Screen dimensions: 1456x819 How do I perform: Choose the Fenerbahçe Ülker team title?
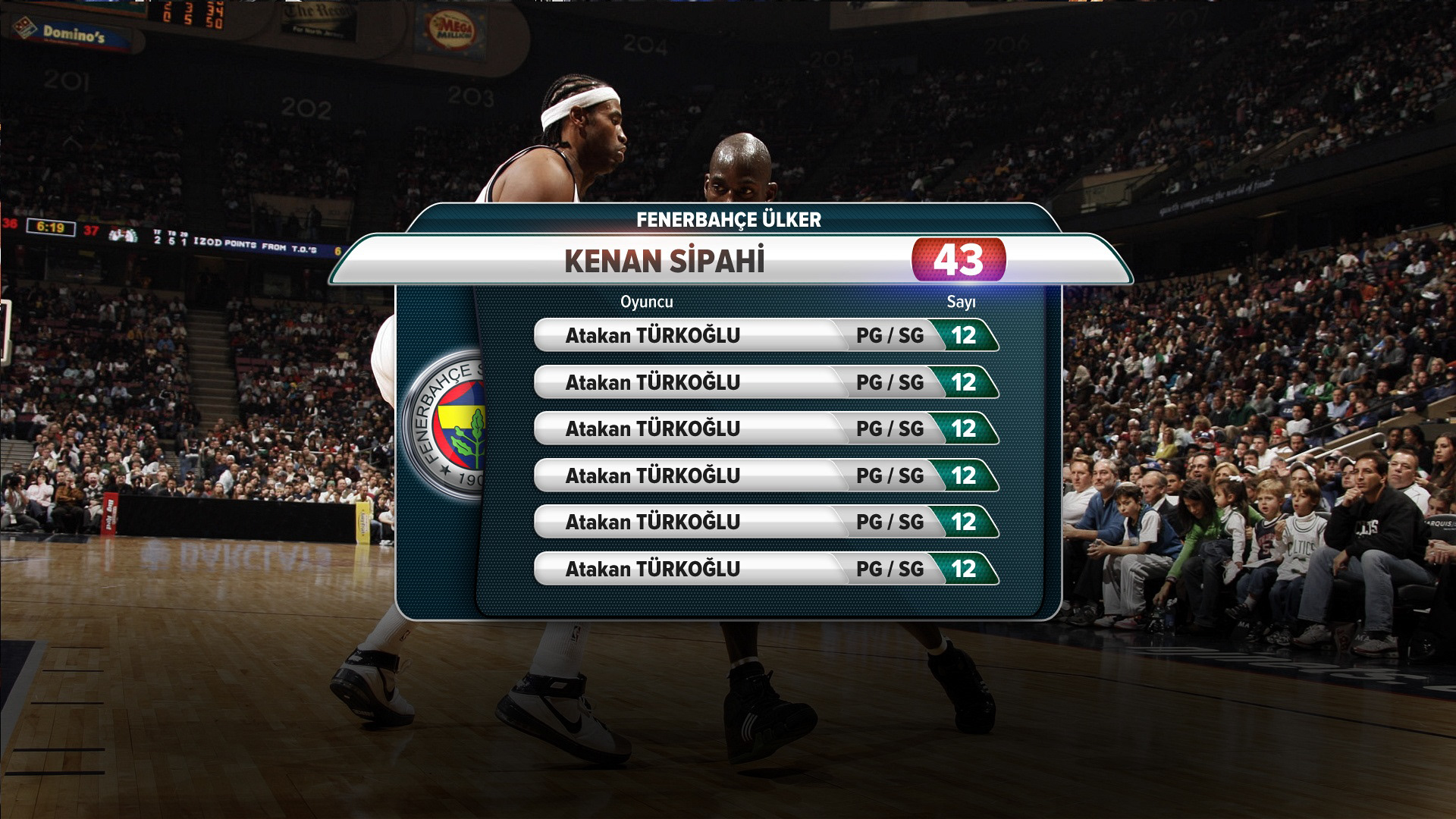(729, 220)
